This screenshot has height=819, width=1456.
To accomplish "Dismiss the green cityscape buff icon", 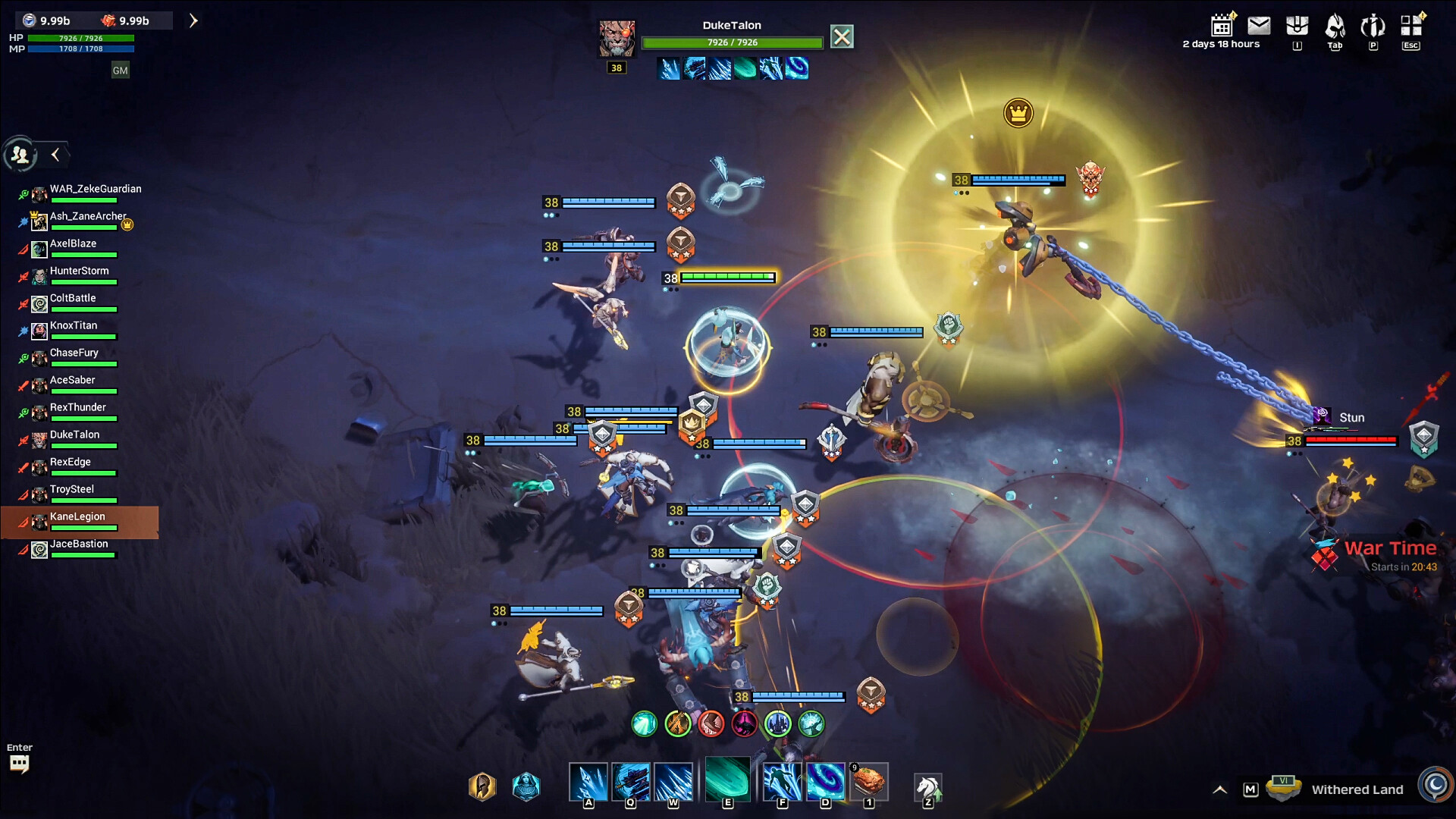I will pos(778,724).
